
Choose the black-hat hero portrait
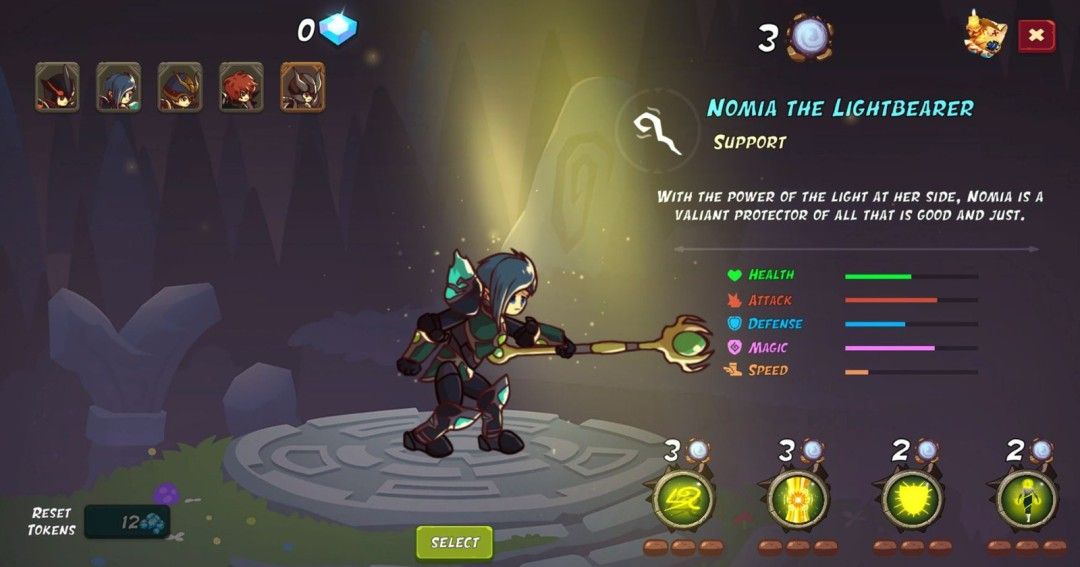coord(57,87)
